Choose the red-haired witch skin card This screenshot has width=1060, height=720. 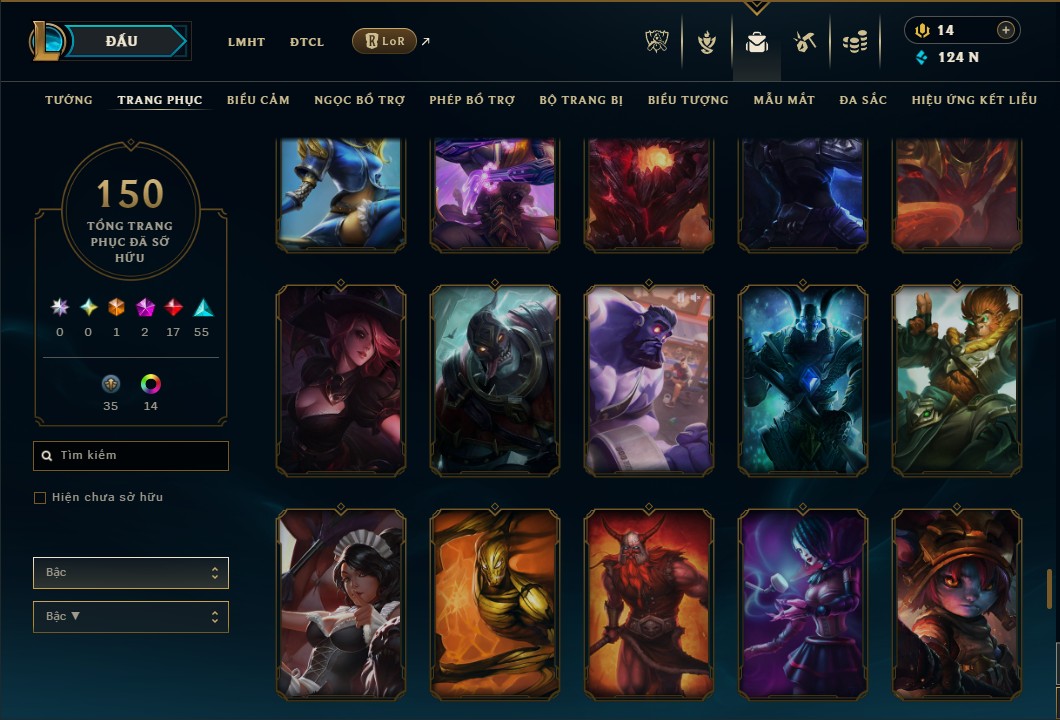(341, 379)
